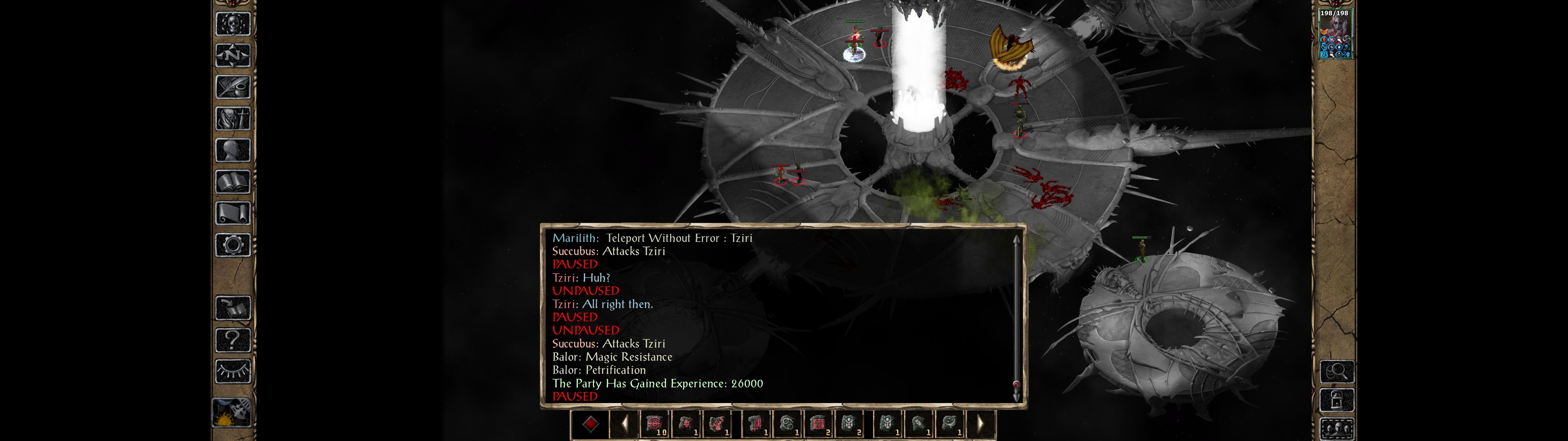Page spell list left with arrow
Screen dimensions: 1568x441
(x=624, y=424)
